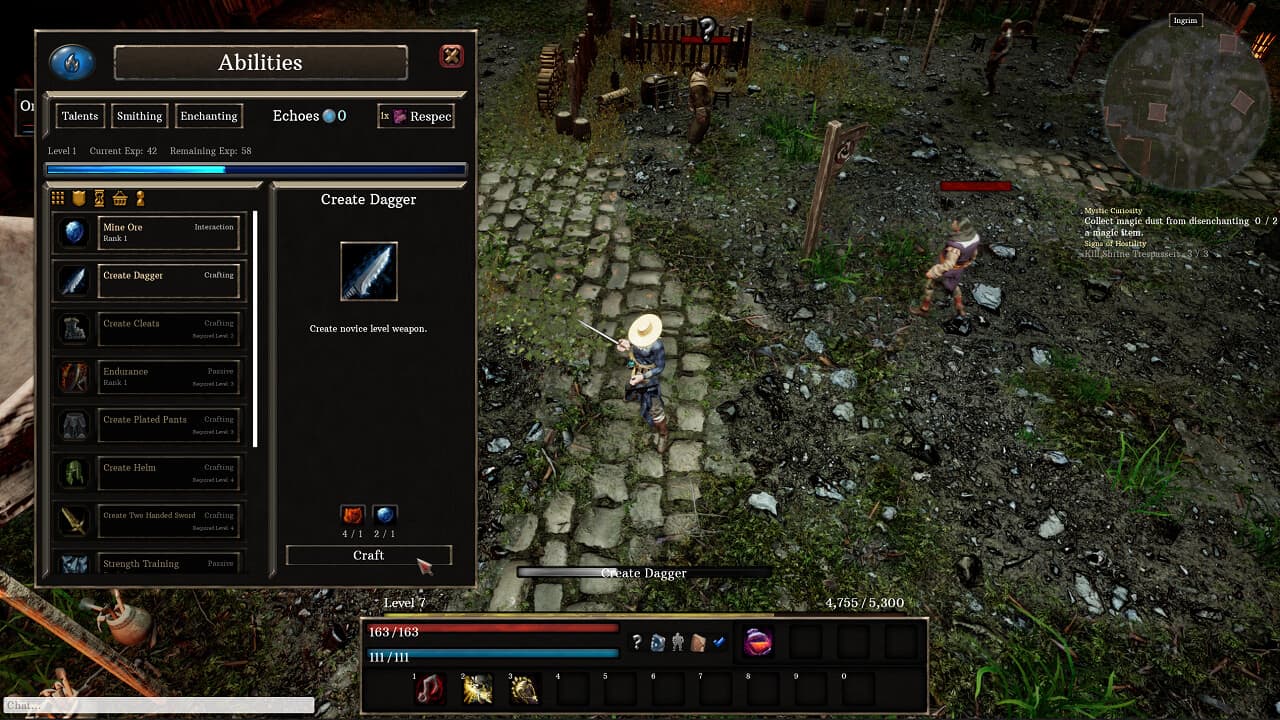
Task: Click the blue flame orb icon
Action: pos(72,62)
